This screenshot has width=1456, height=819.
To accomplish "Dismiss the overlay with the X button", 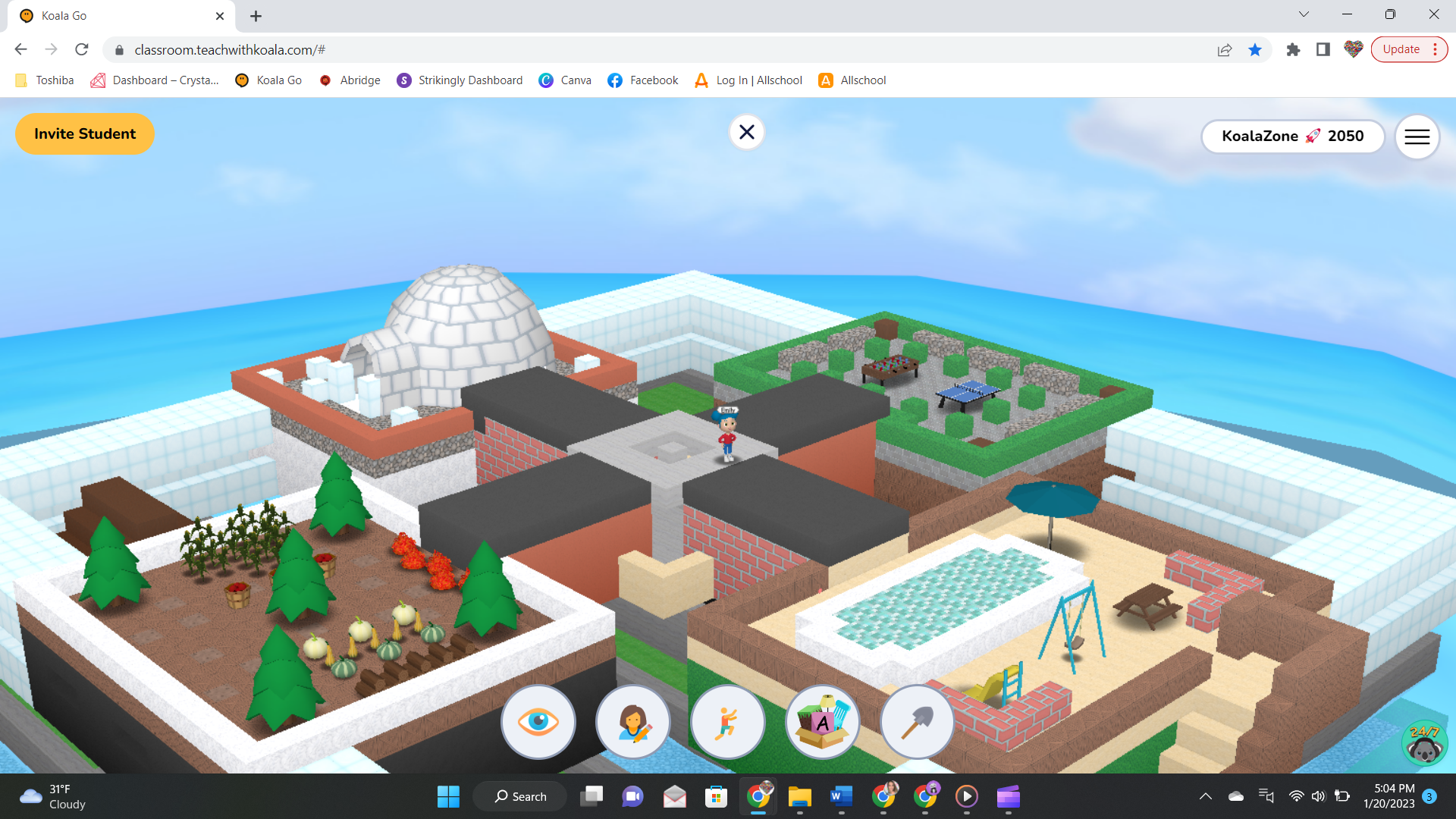I will pyautogui.click(x=746, y=131).
